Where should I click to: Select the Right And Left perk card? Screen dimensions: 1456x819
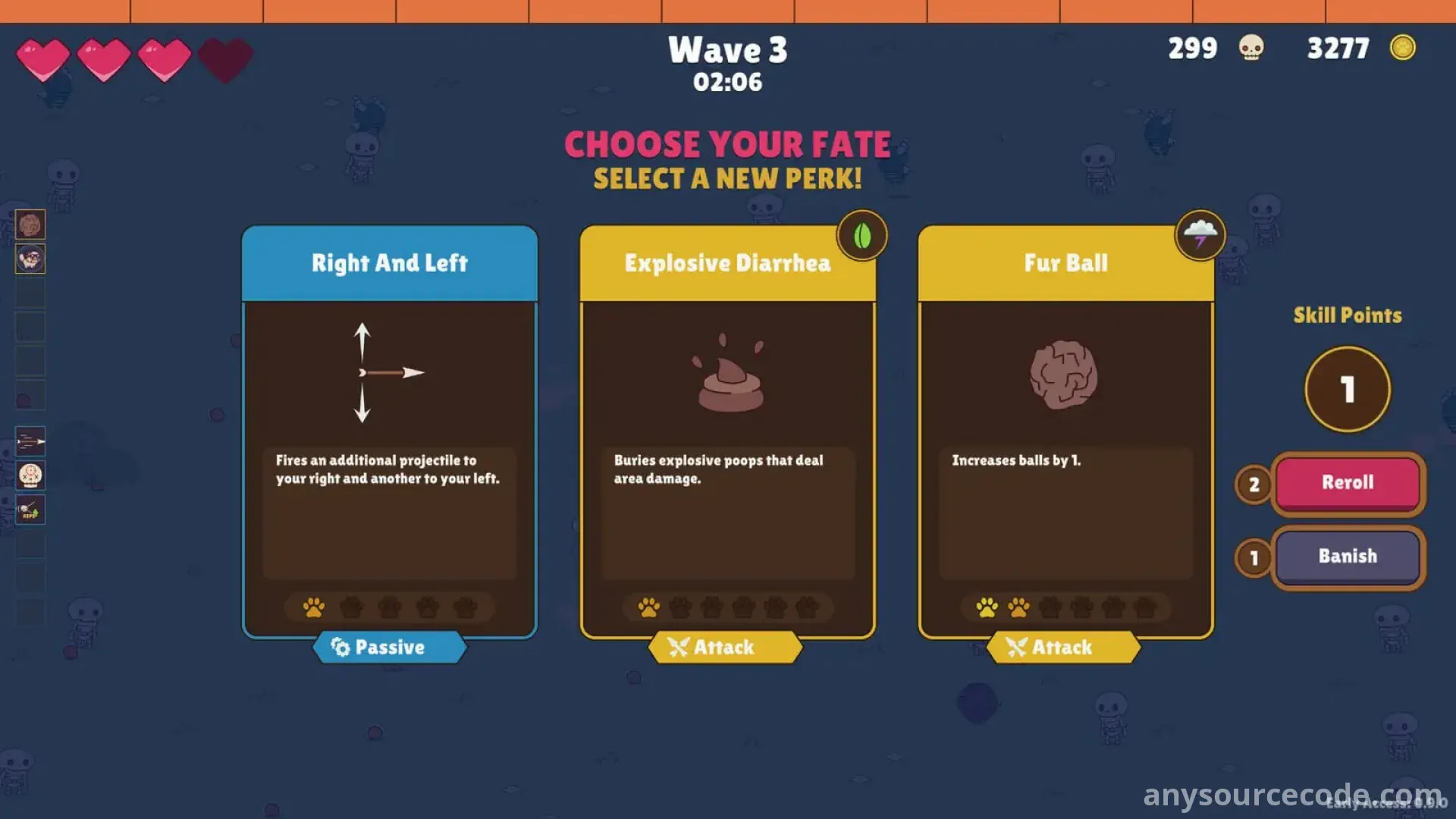point(389,432)
